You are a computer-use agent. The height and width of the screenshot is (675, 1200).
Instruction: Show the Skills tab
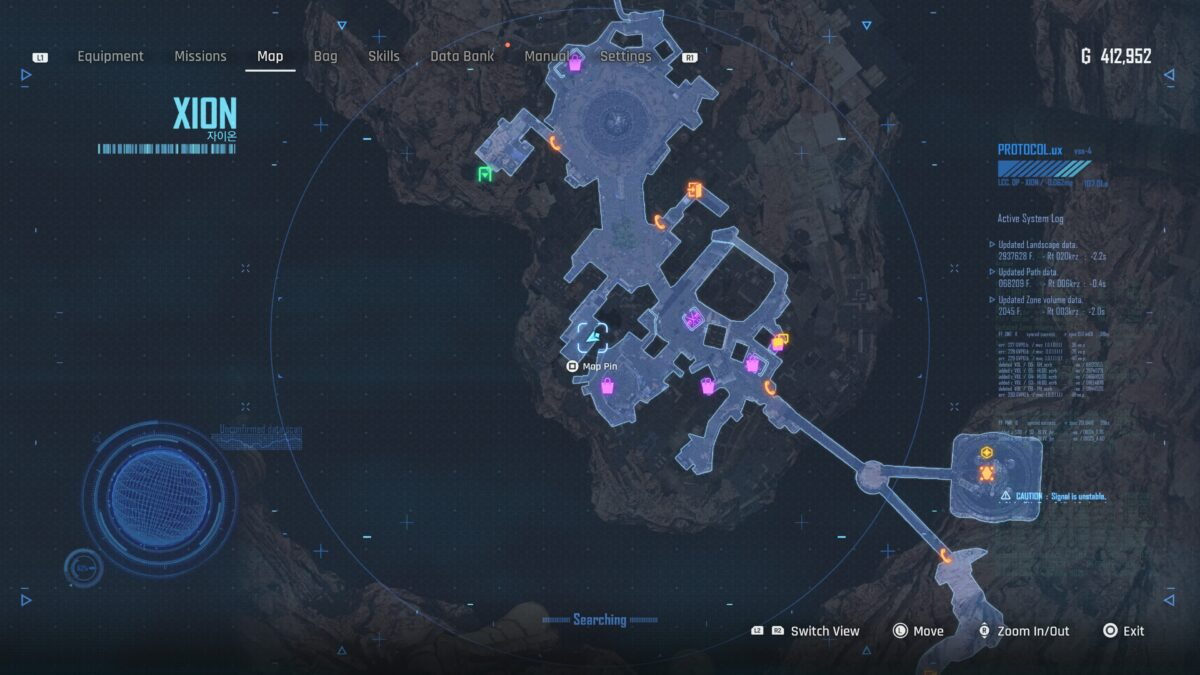pos(384,57)
